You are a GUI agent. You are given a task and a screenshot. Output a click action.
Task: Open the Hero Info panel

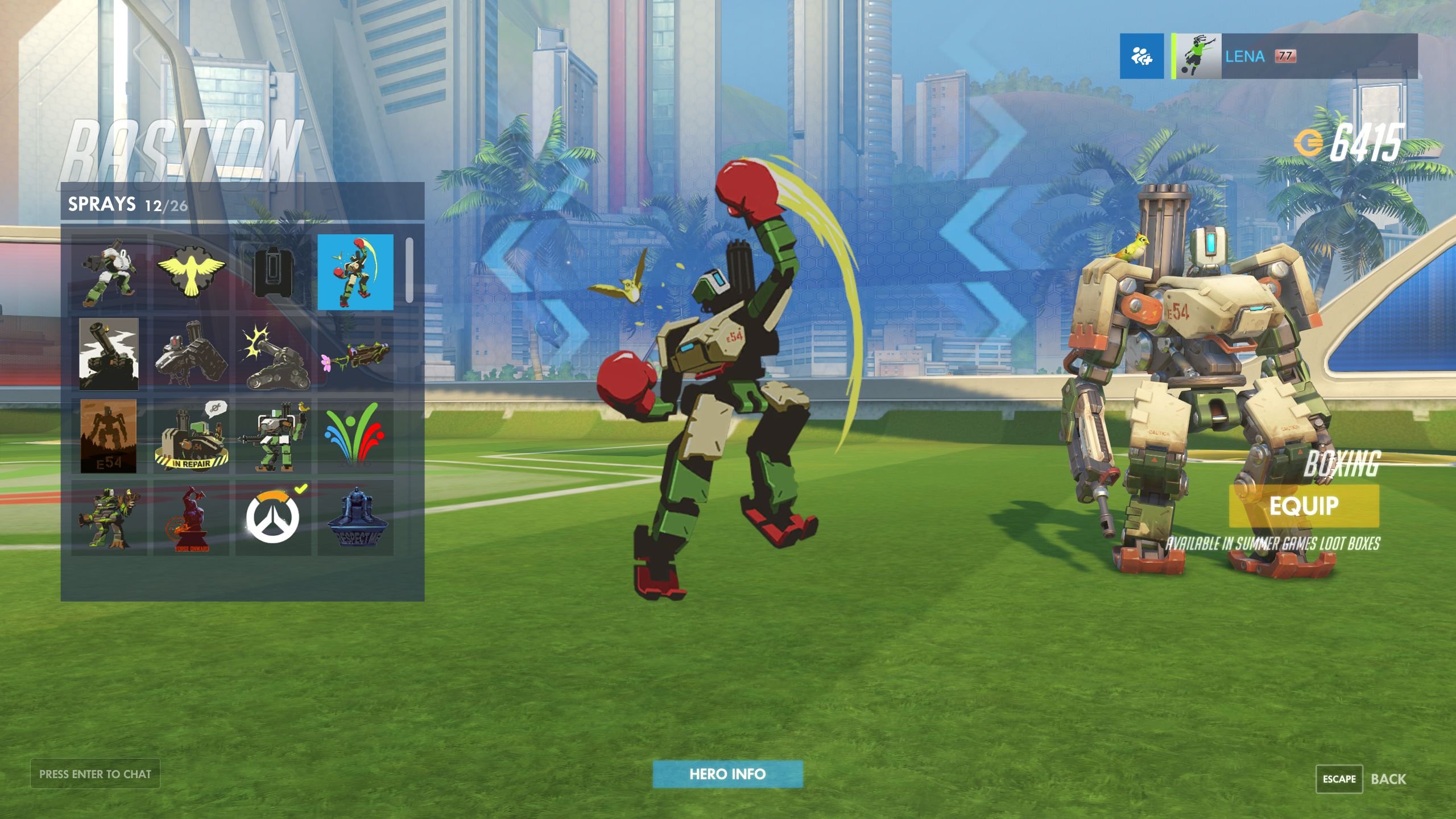coord(728,773)
